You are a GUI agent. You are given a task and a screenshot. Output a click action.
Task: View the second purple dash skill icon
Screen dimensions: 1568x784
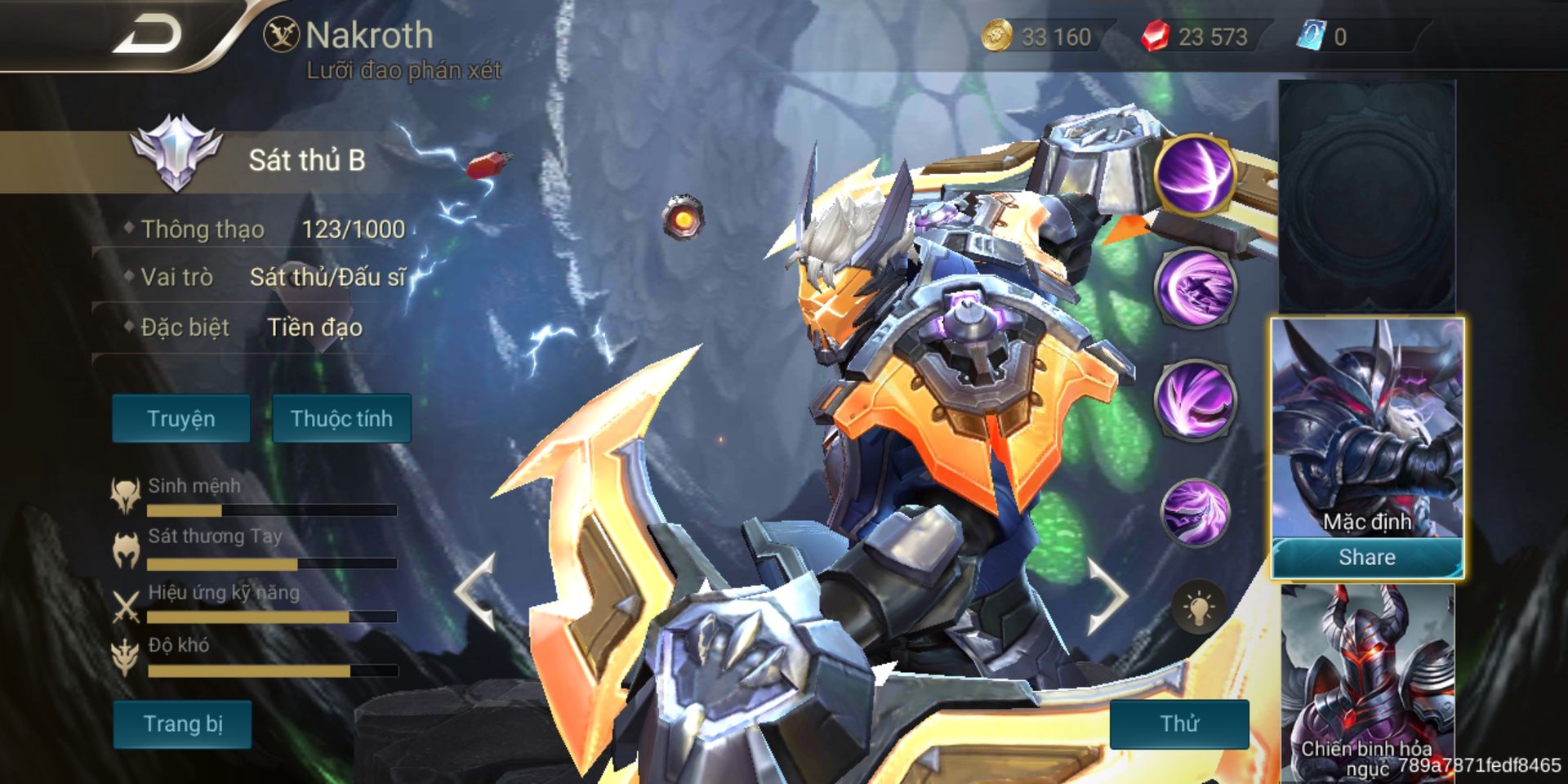(x=1195, y=287)
